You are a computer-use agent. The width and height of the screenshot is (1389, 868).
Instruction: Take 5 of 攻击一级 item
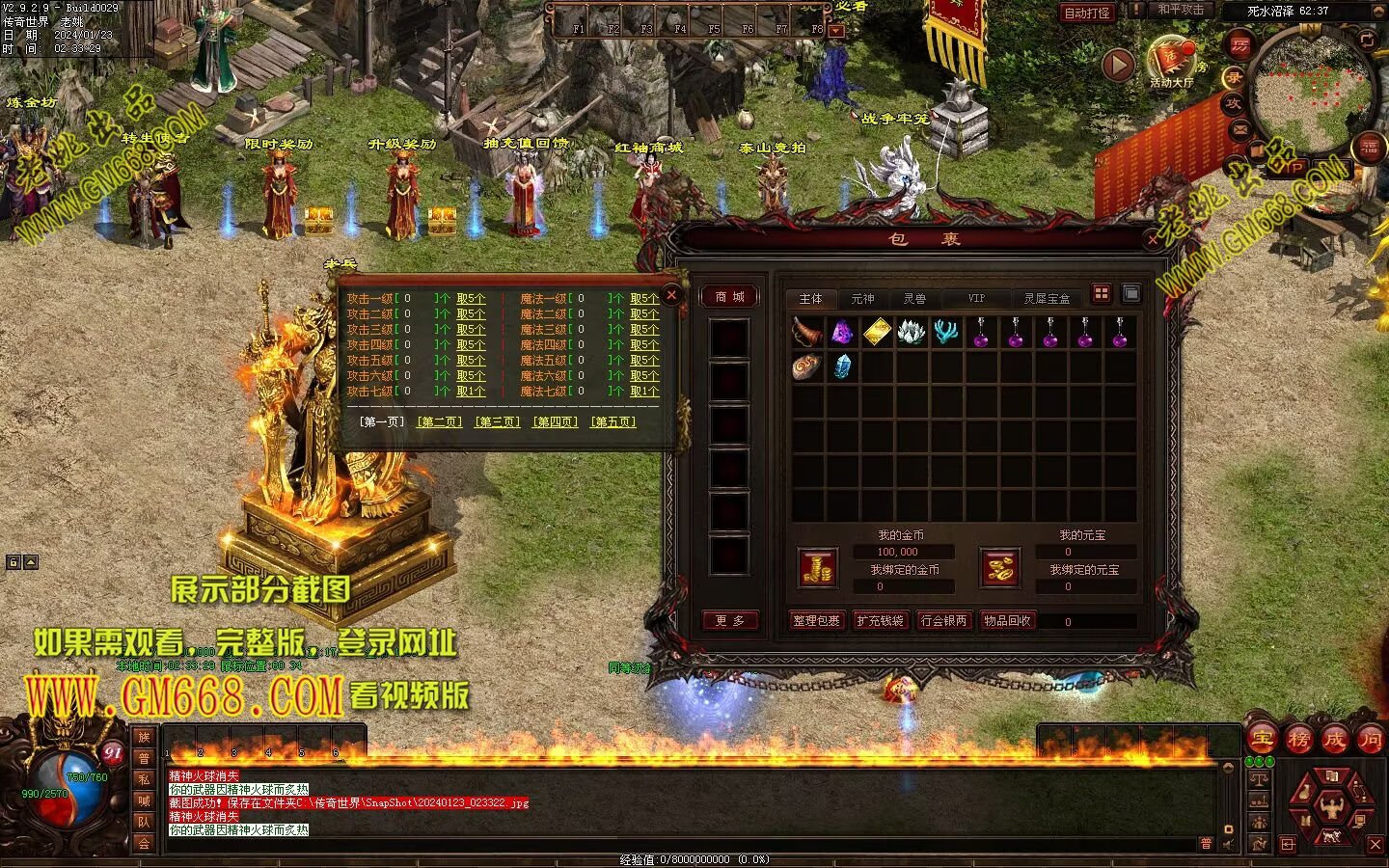coord(471,299)
